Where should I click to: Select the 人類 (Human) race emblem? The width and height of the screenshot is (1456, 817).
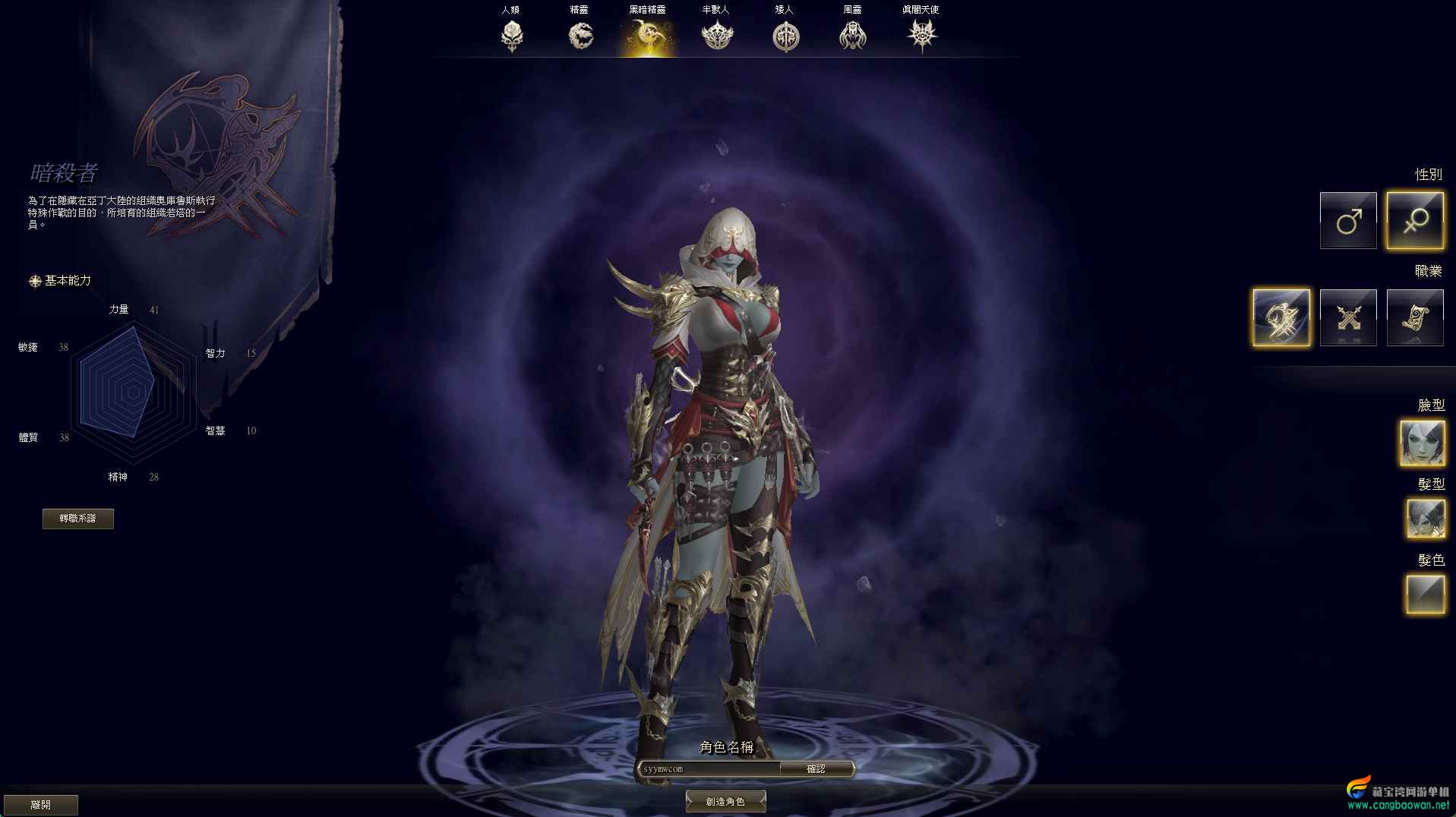pyautogui.click(x=512, y=35)
